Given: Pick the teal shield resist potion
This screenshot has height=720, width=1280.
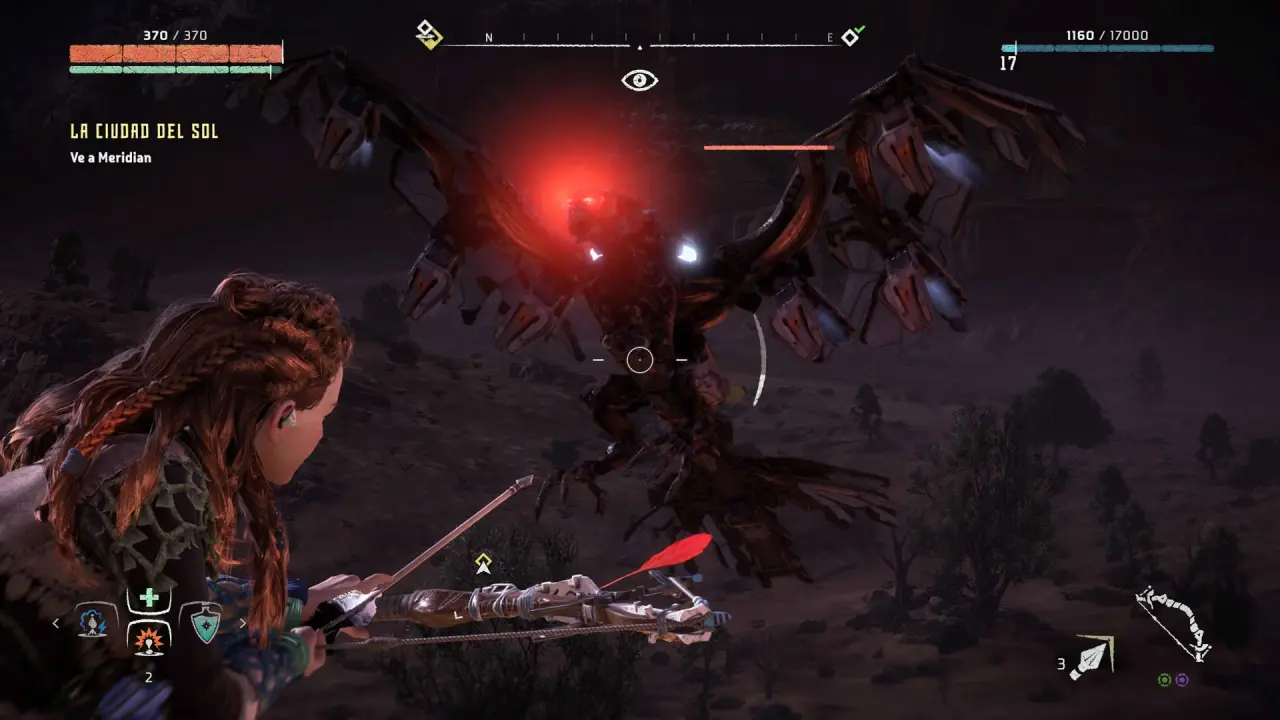Looking at the screenshot, I should click(206, 624).
